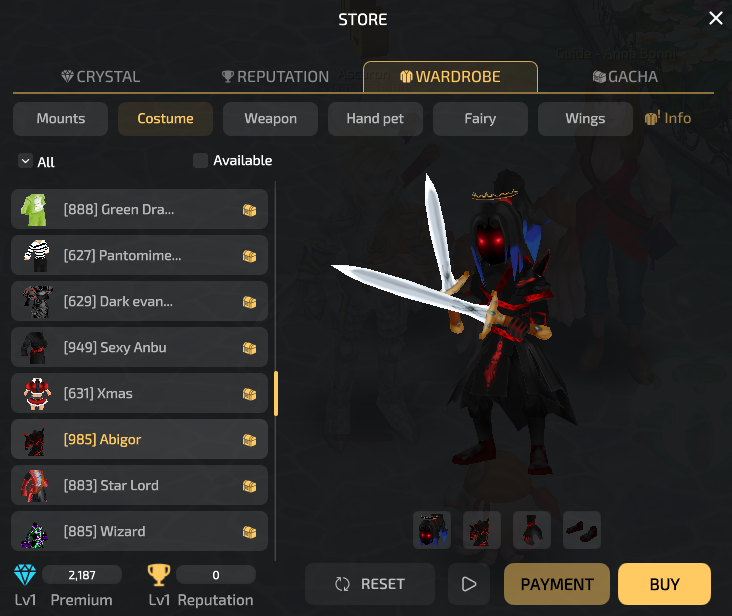This screenshot has width=732, height=616.
Task: Select the Green Dragon costume row
Action: pyautogui.click(x=140, y=210)
